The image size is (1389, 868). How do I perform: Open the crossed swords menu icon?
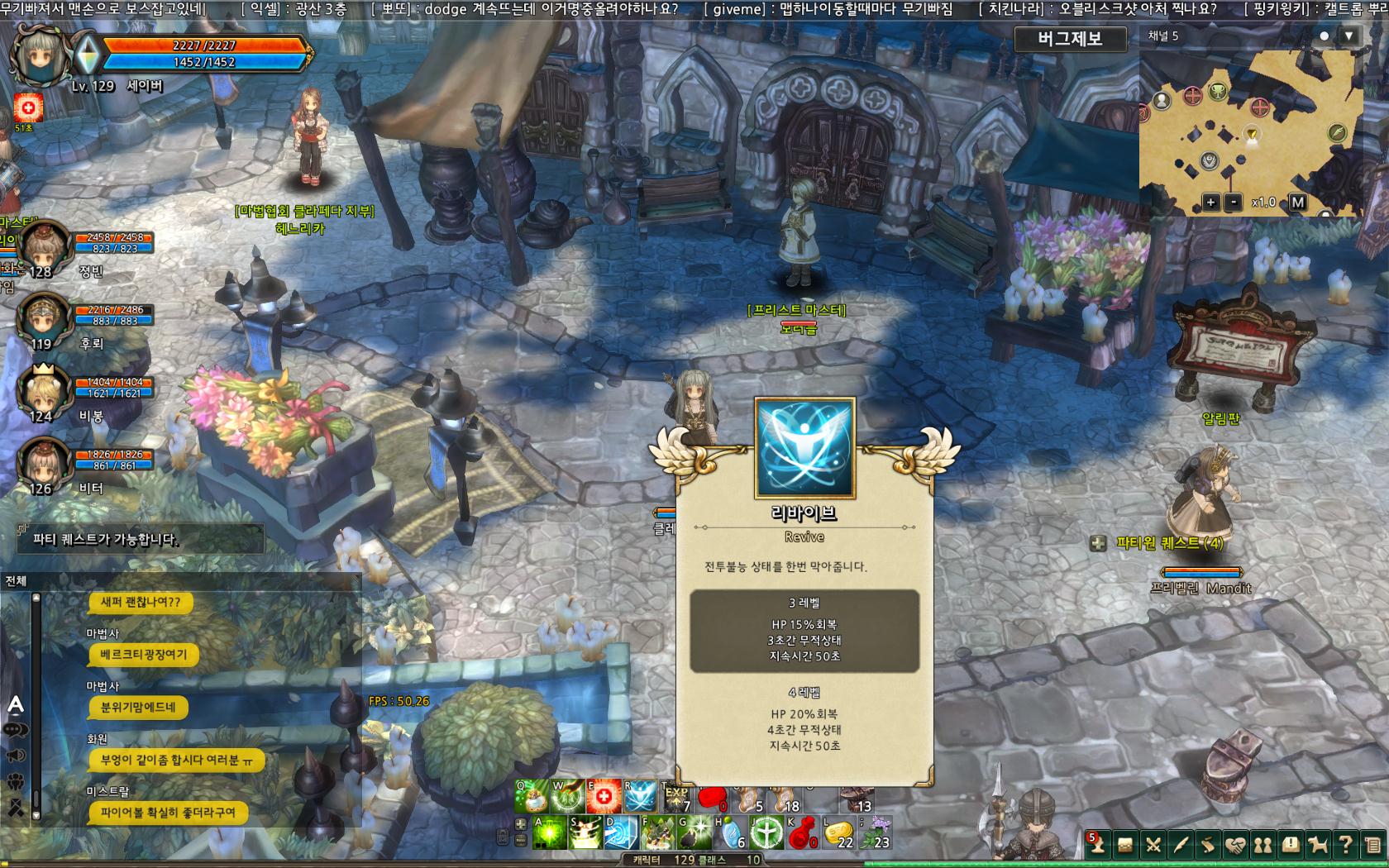click(1153, 845)
